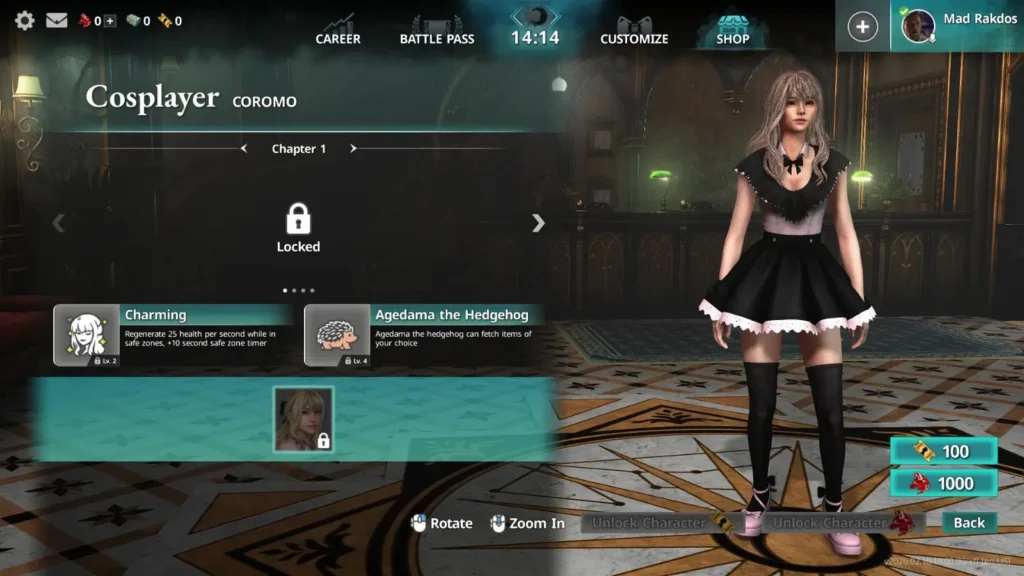Go to the next chapter arrow

[353, 149]
